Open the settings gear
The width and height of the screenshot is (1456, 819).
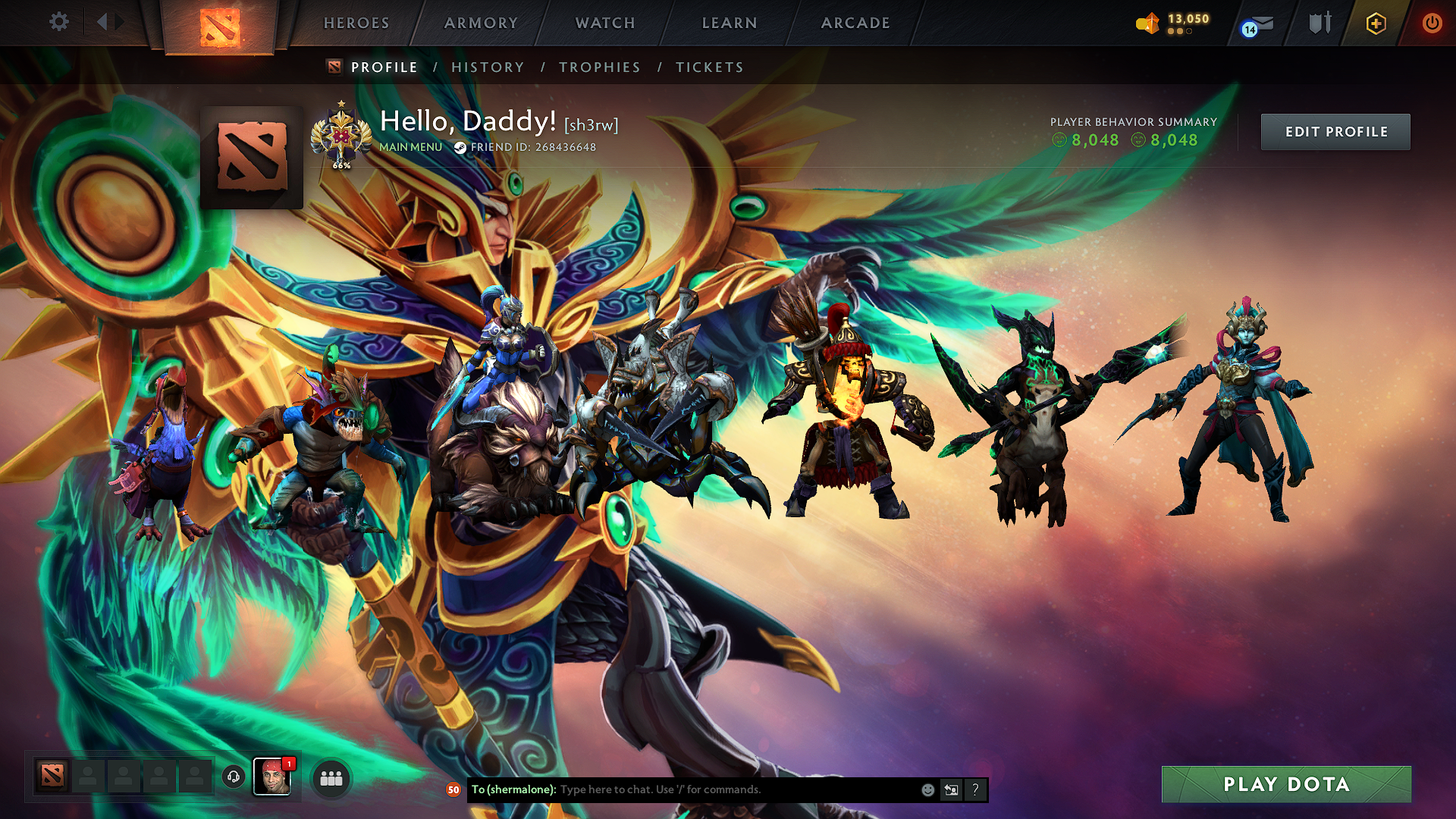click(59, 22)
